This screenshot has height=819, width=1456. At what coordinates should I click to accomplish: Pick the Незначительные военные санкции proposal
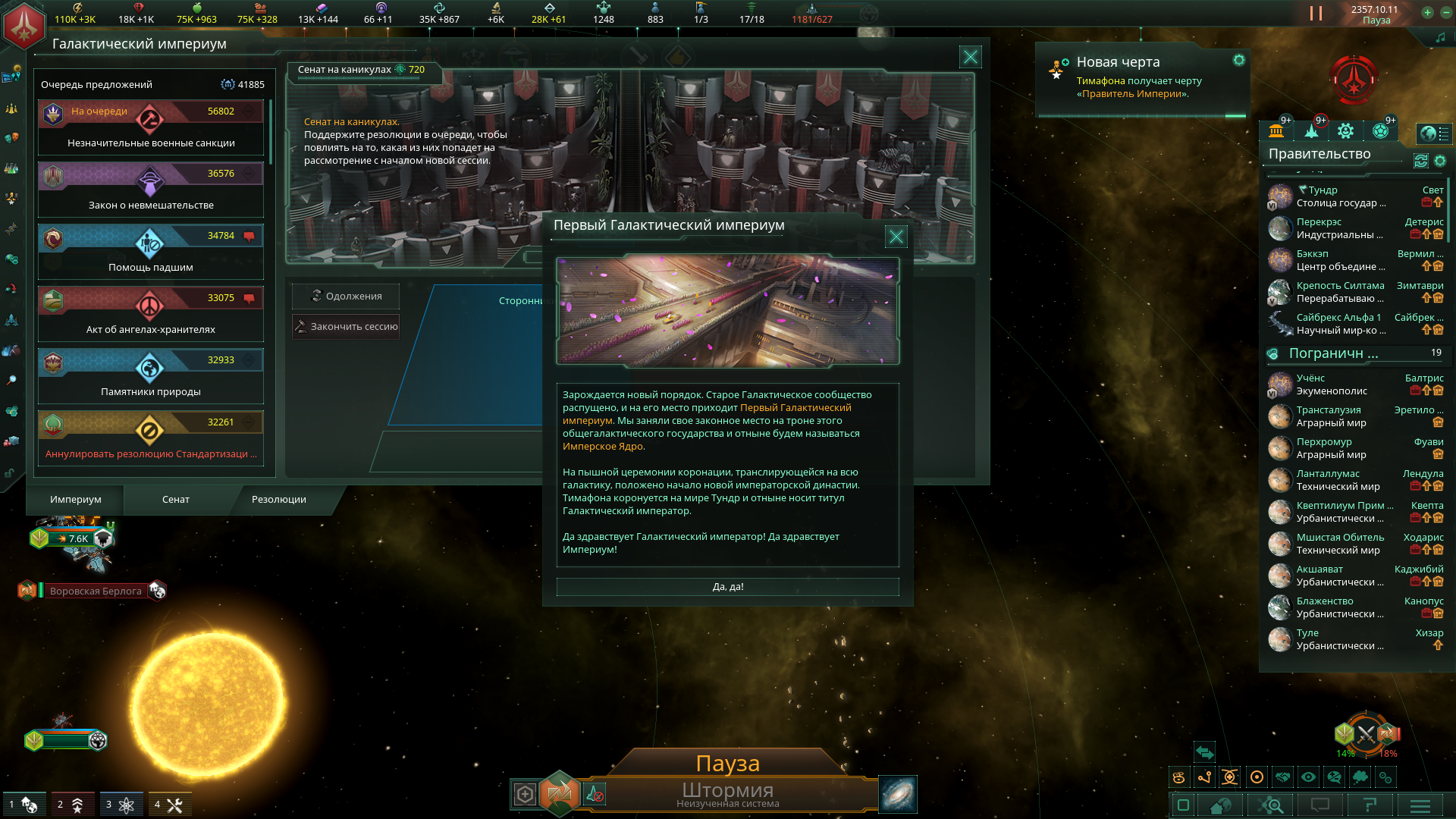tap(151, 128)
